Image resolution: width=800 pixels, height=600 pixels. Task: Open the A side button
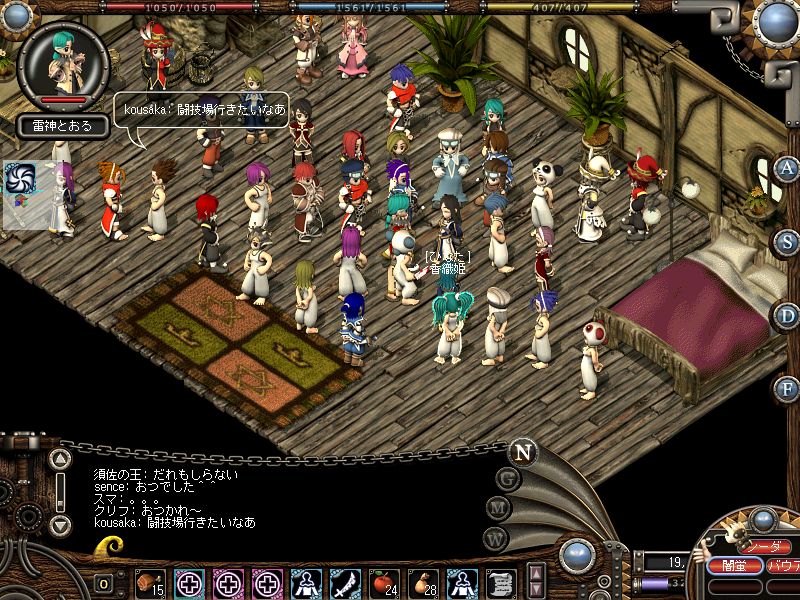787,168
